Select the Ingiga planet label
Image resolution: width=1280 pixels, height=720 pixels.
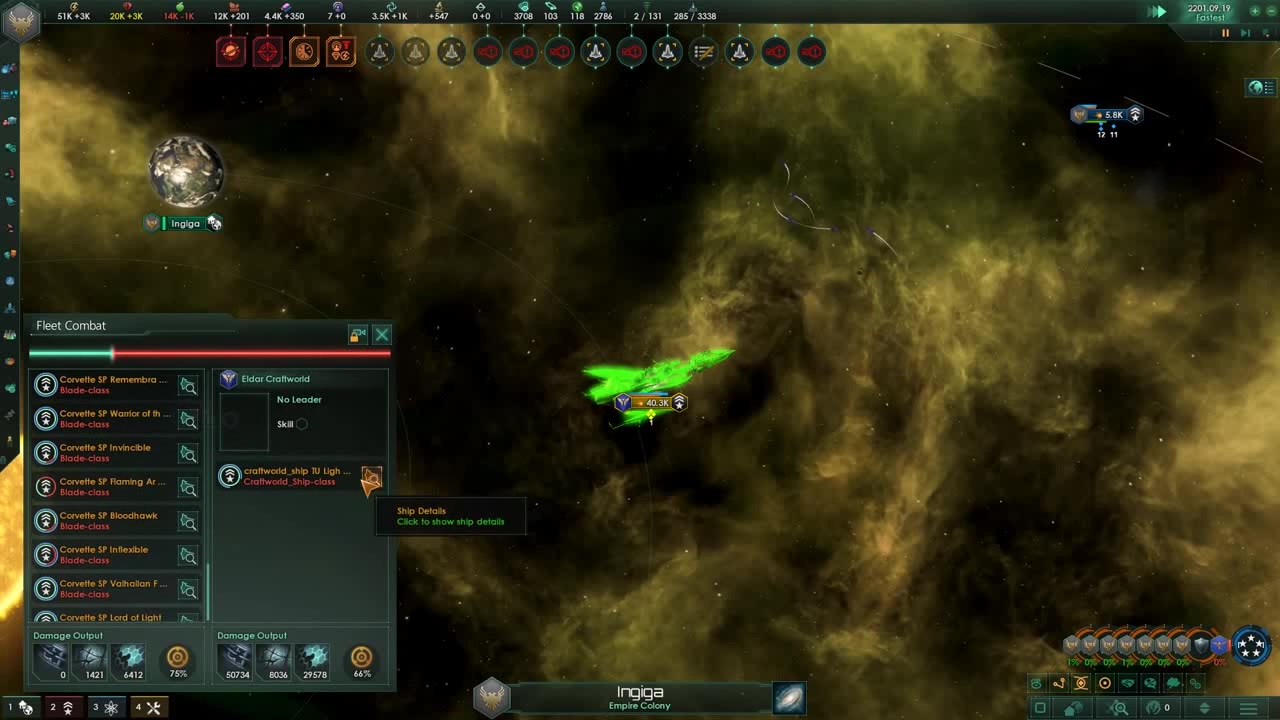point(185,224)
